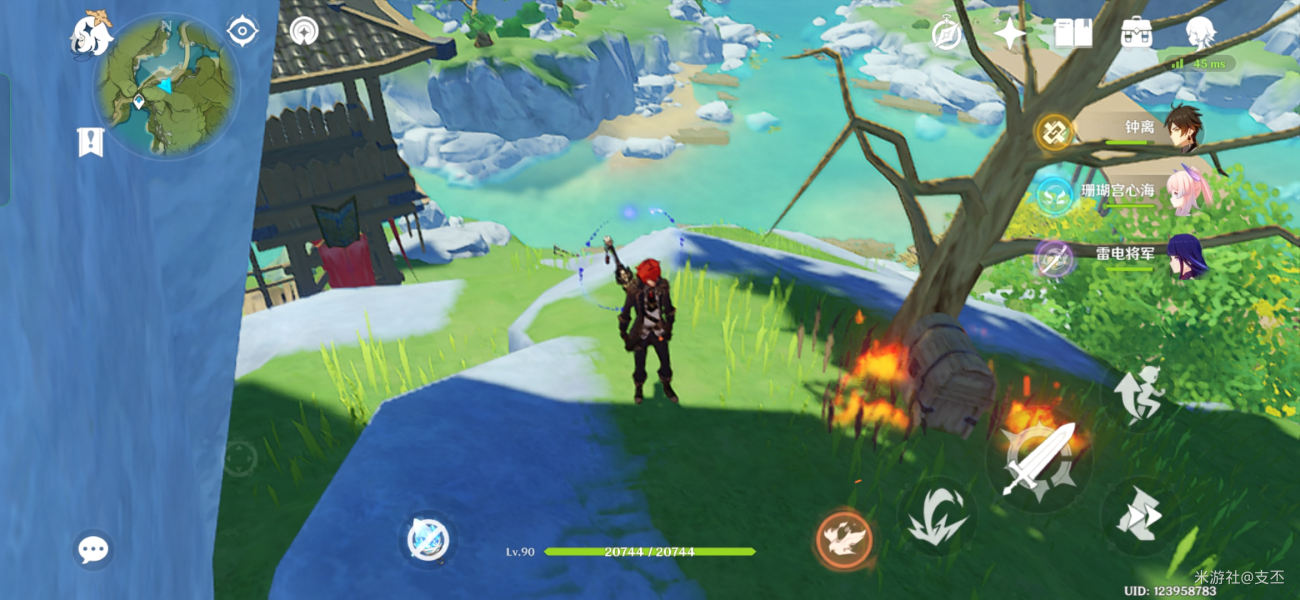Switch to party member 雷电将军

1186,256
